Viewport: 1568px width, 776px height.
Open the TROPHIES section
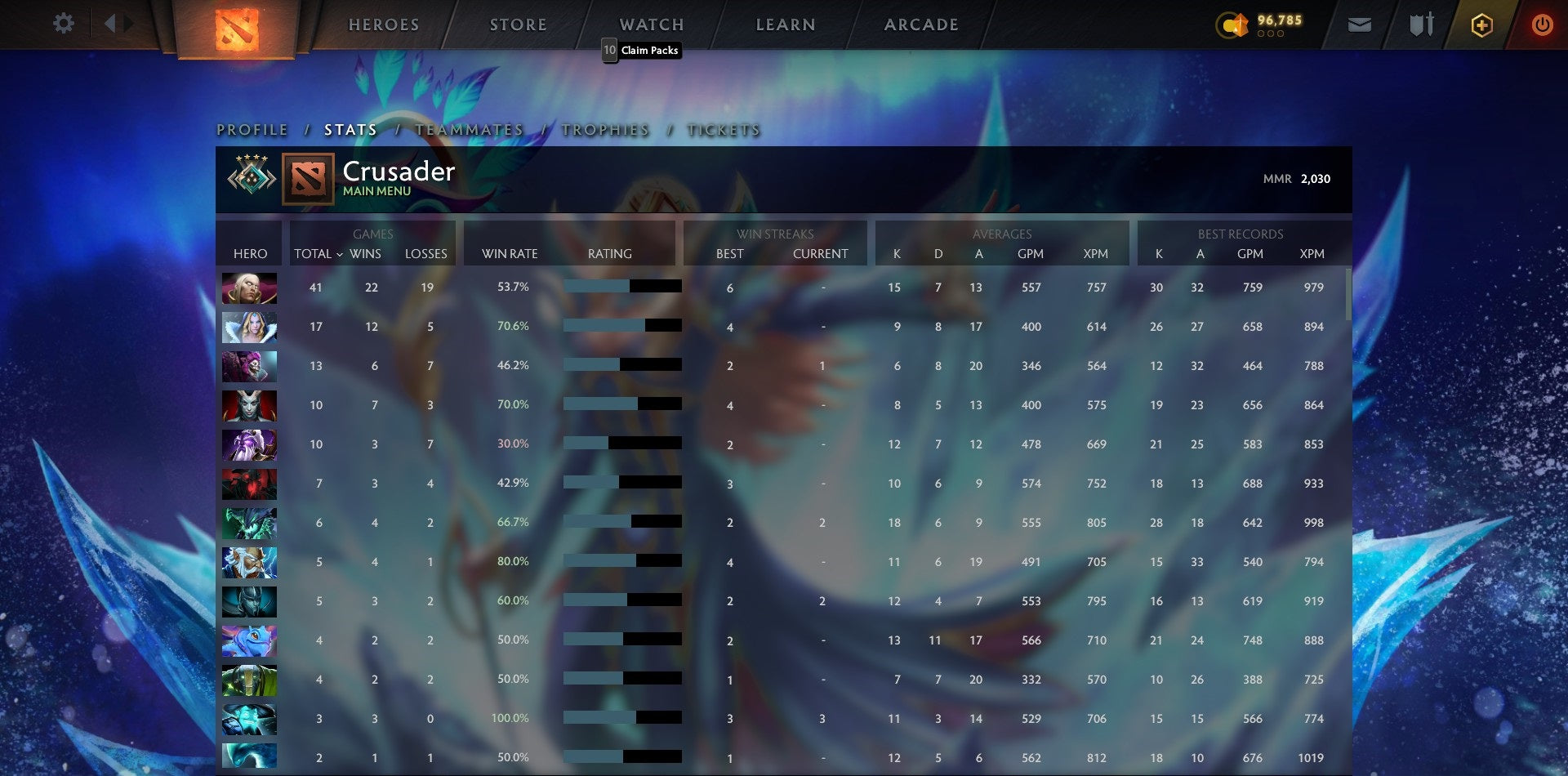point(605,129)
